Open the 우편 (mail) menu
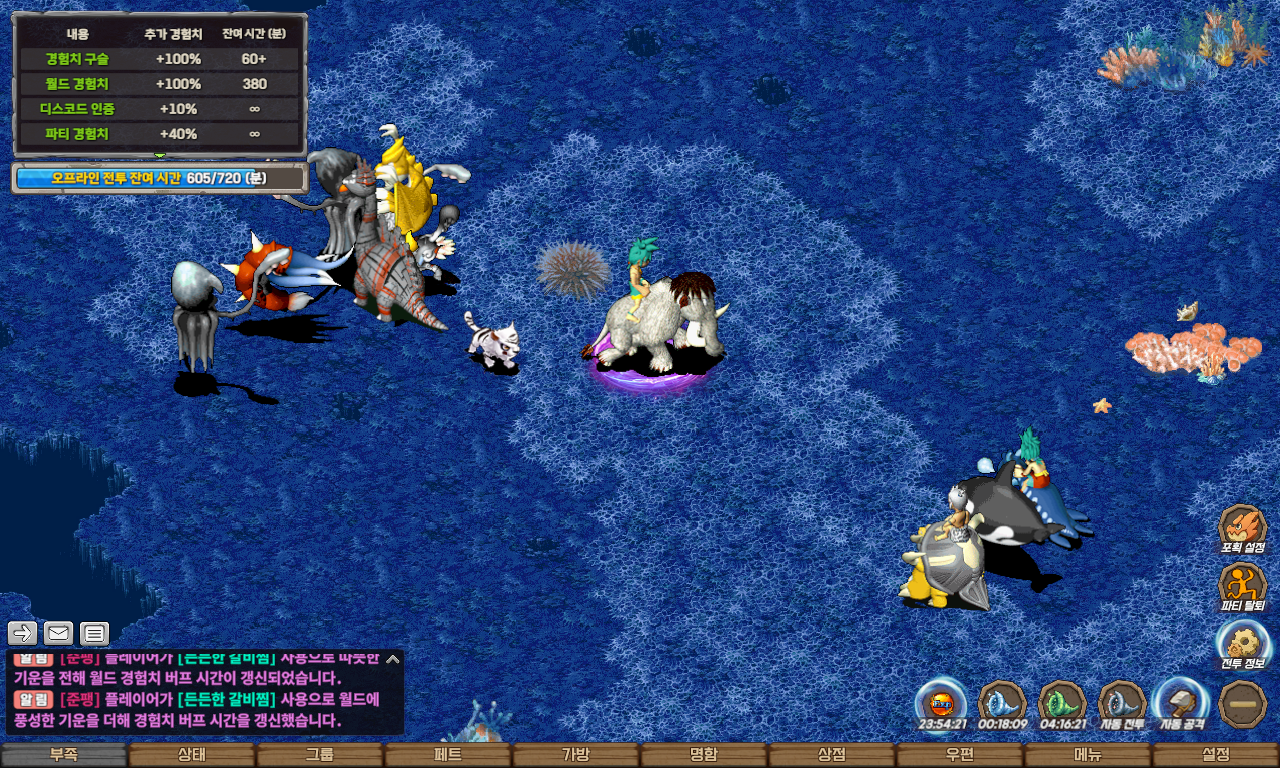 (960, 755)
